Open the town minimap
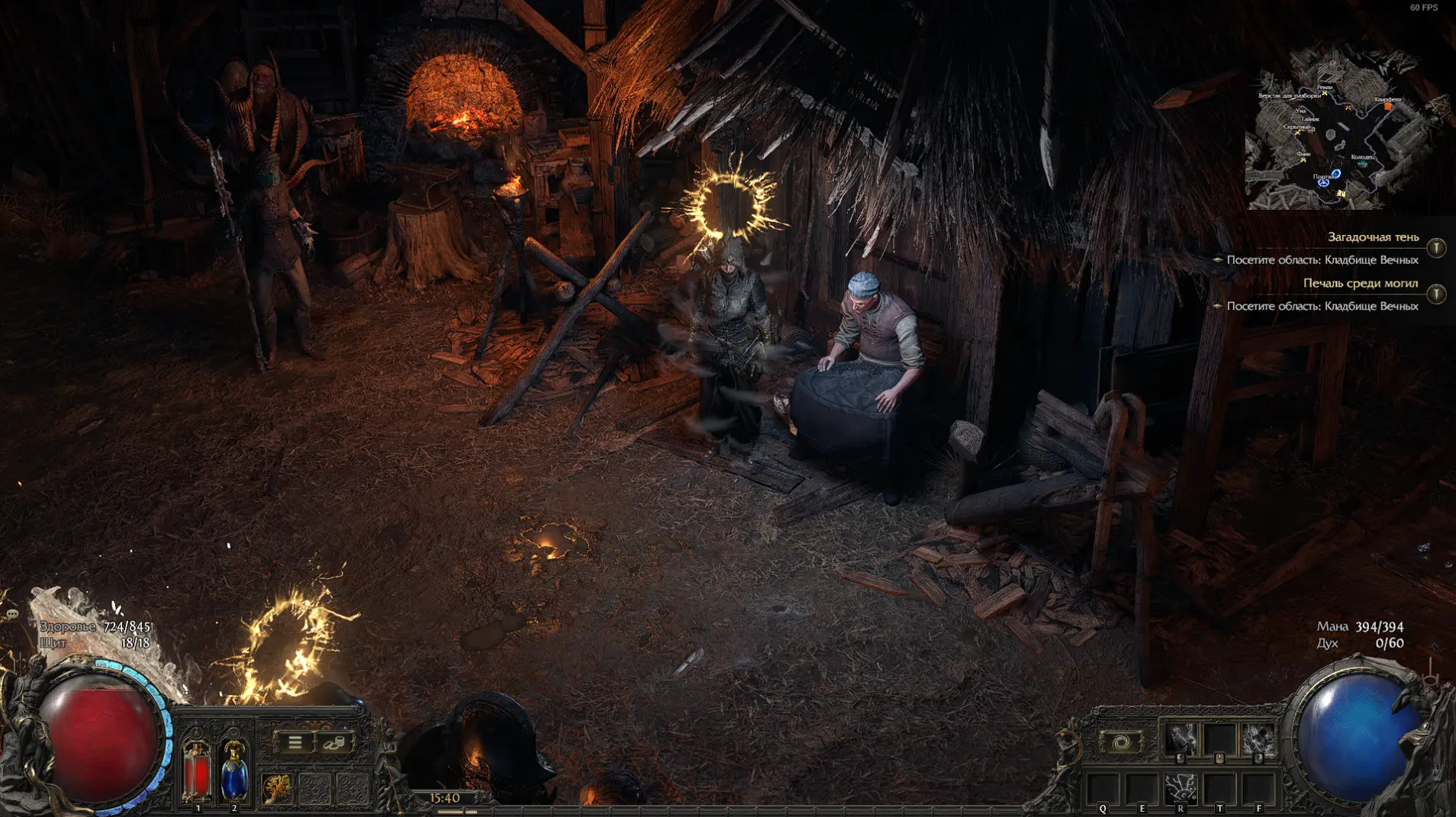 coord(1343,130)
